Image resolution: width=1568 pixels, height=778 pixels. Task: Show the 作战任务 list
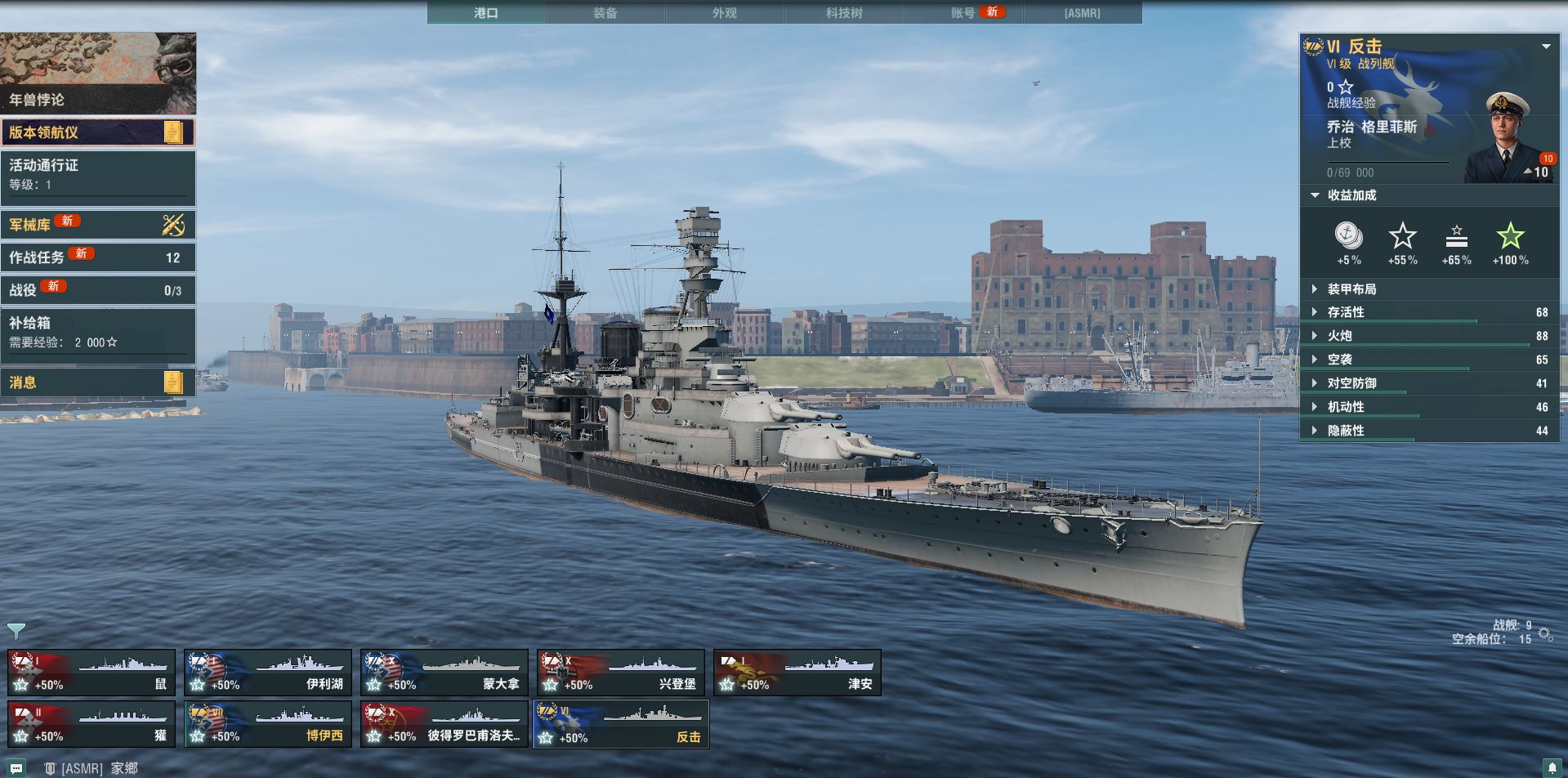[98, 257]
